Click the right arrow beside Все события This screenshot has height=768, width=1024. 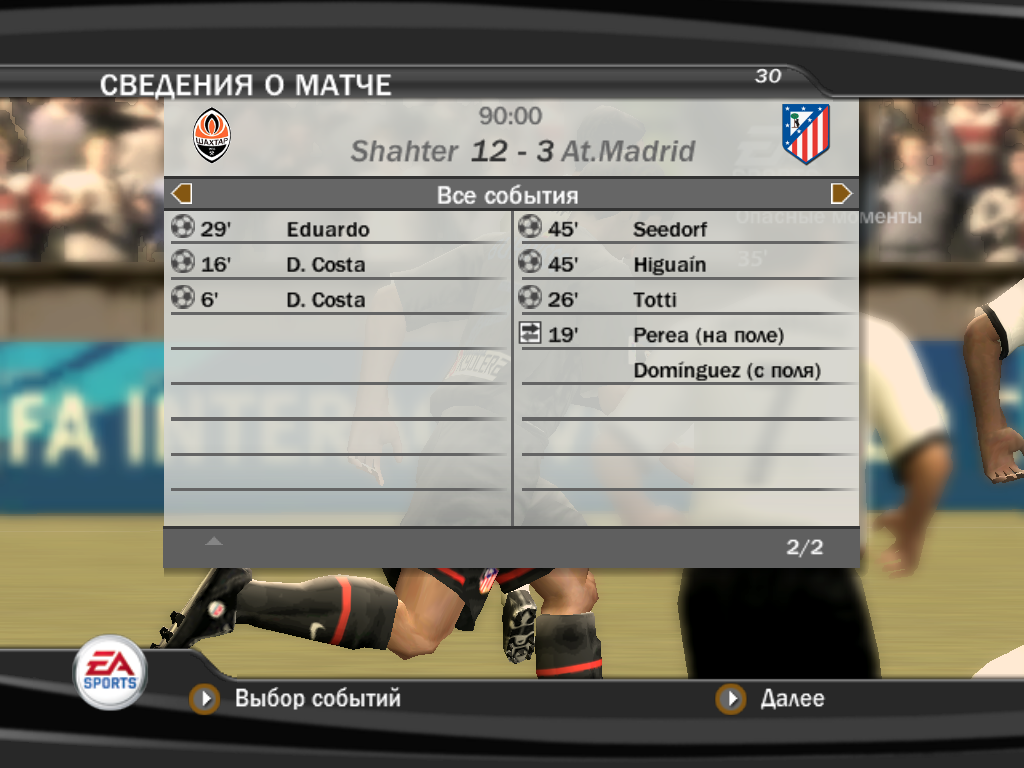(841, 194)
